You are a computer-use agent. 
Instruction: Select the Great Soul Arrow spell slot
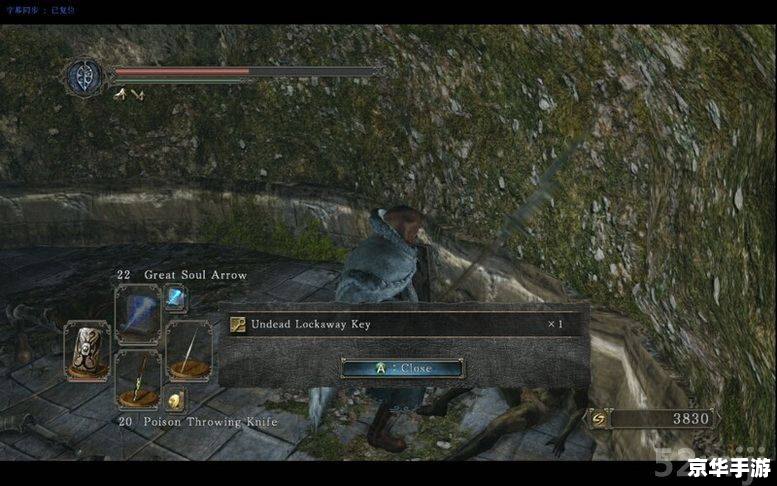(x=137, y=314)
